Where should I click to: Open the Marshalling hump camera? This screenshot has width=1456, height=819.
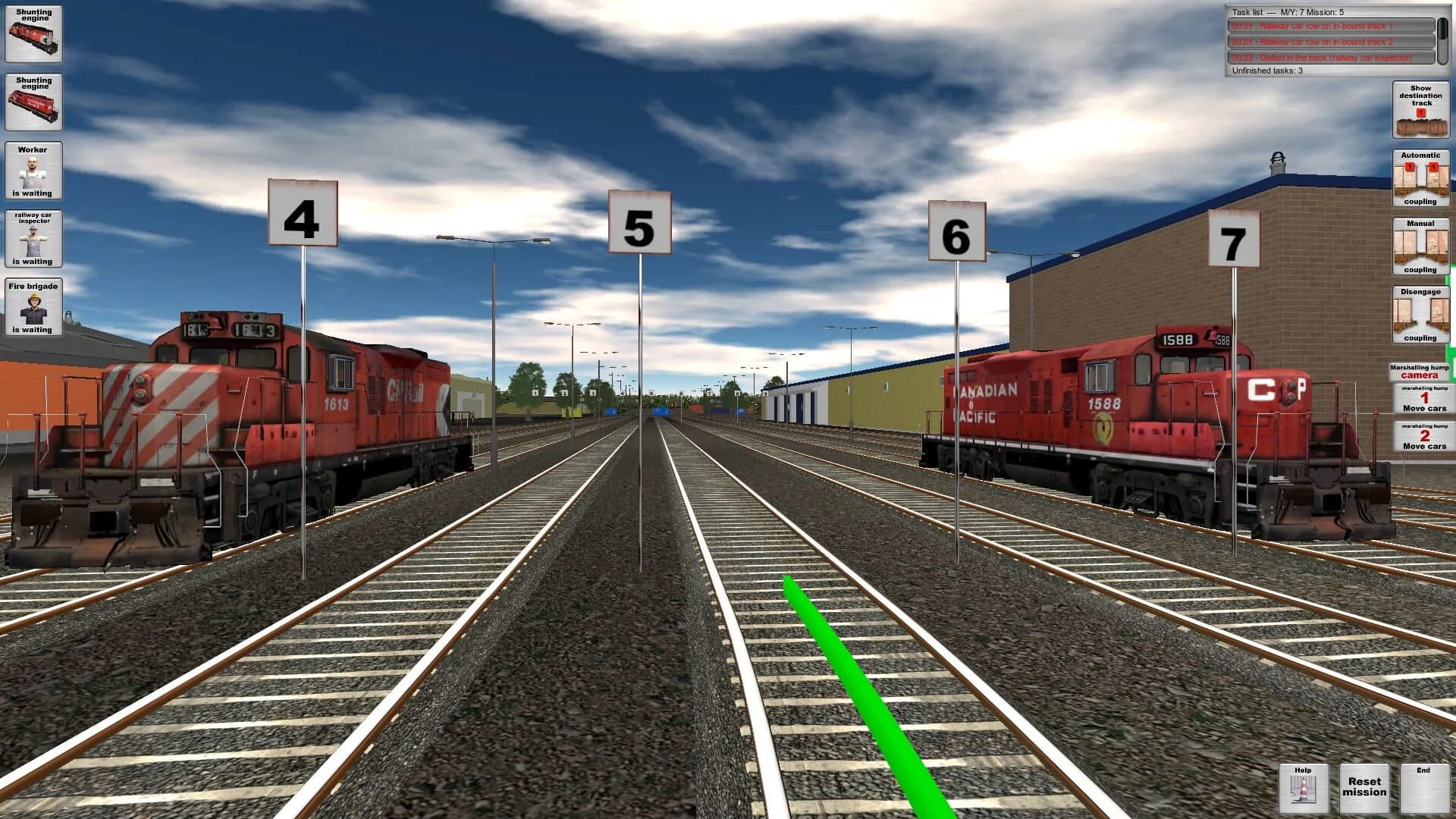coord(1421,370)
